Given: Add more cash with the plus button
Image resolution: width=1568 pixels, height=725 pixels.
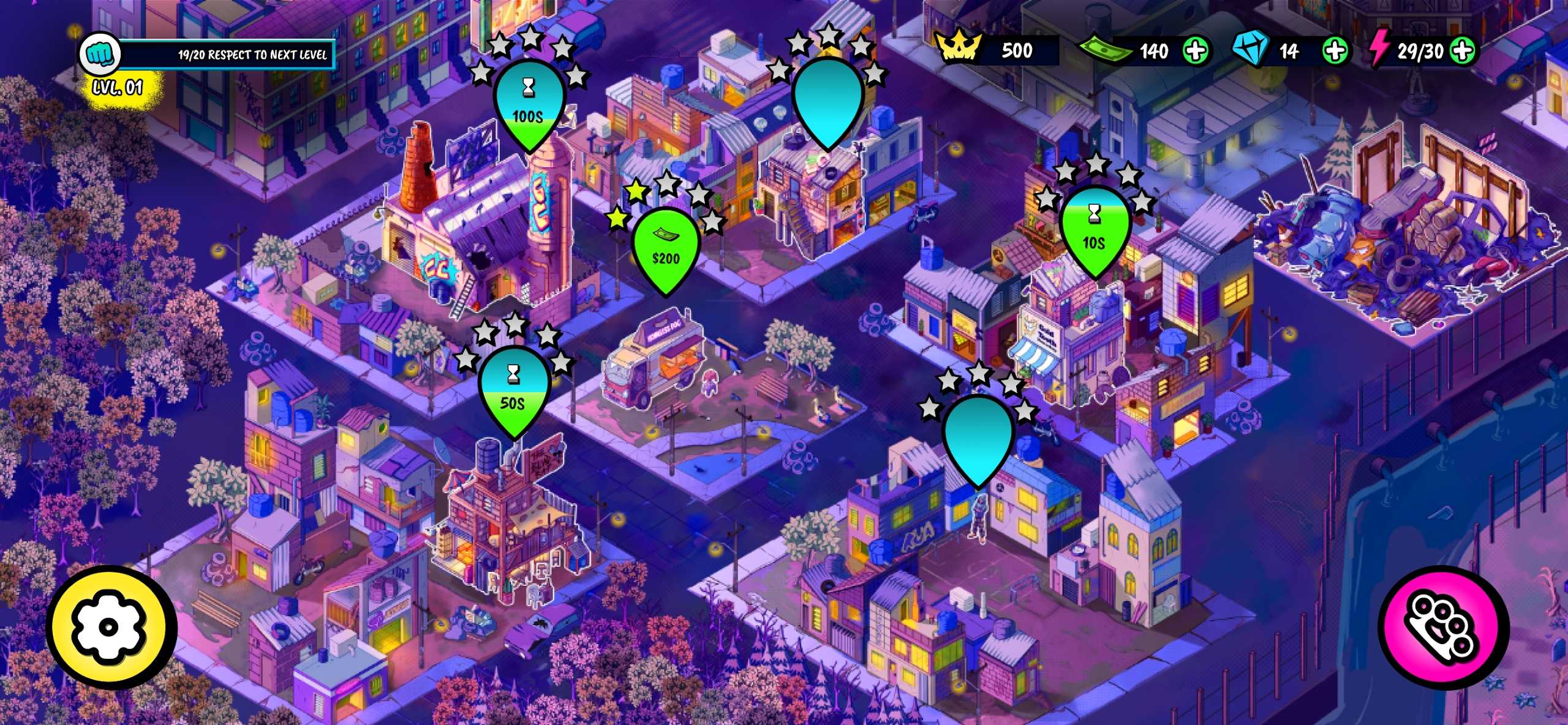Looking at the screenshot, I should [1195, 51].
